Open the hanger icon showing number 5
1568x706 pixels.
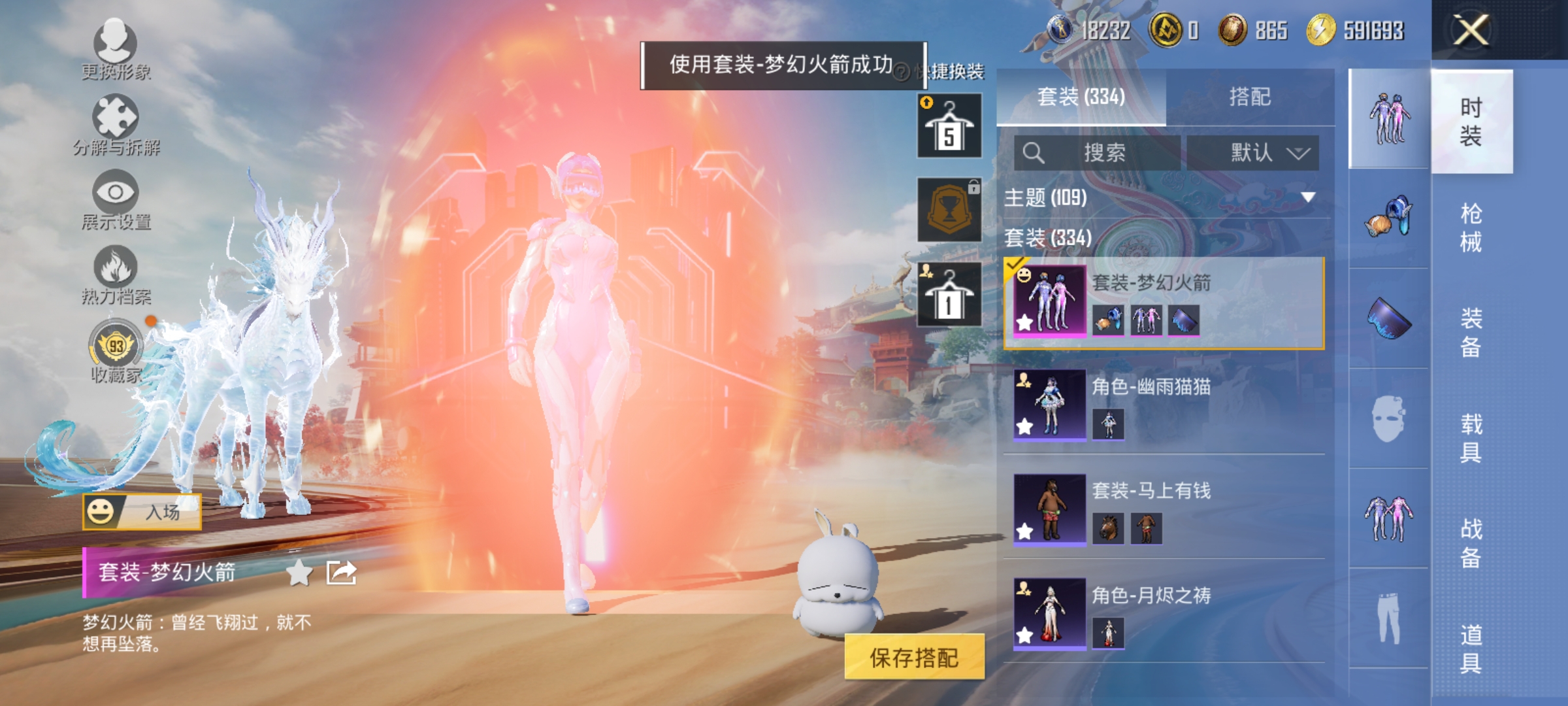[949, 124]
